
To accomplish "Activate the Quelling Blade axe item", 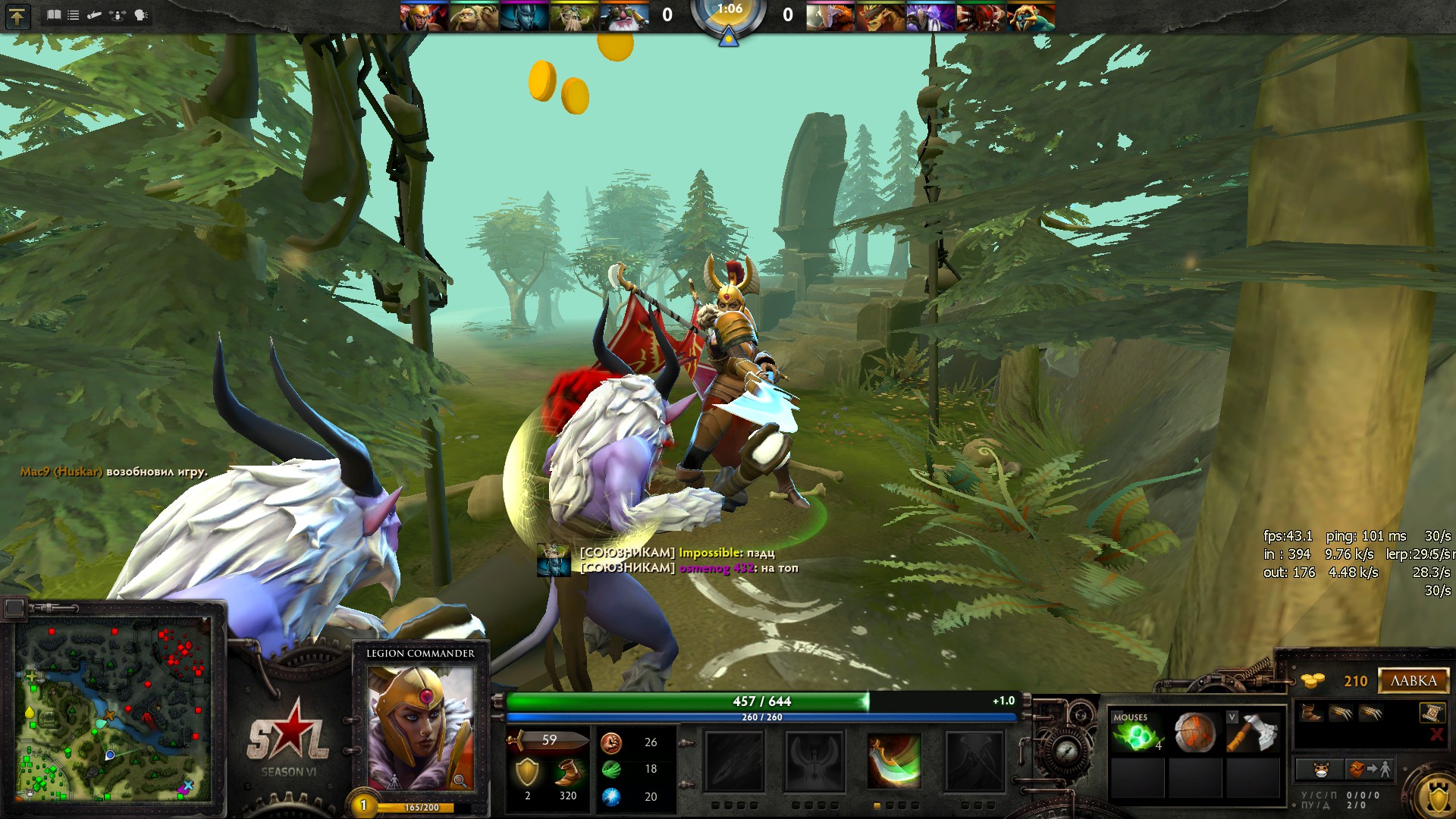I will click(1254, 733).
